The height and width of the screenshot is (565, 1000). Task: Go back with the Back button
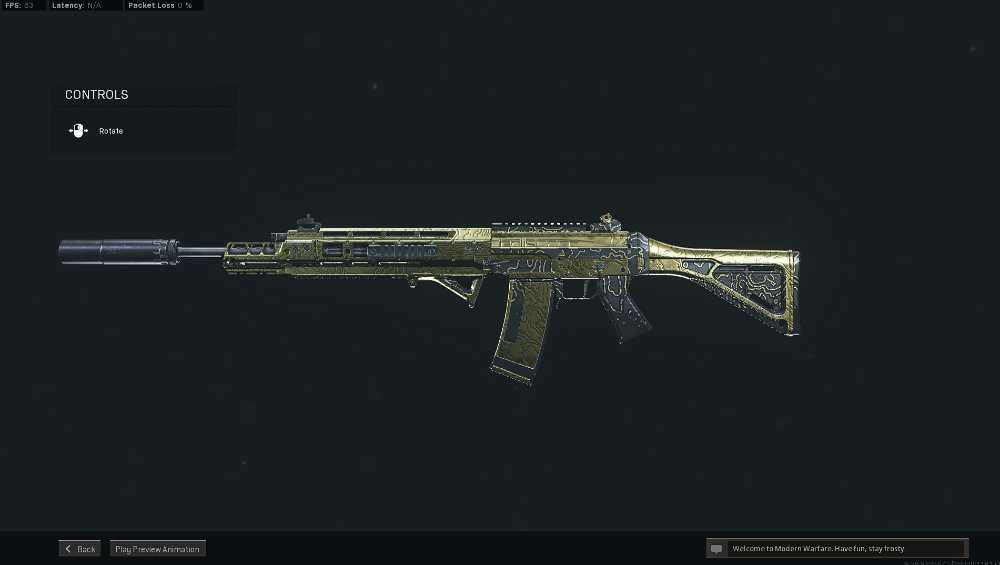click(80, 549)
